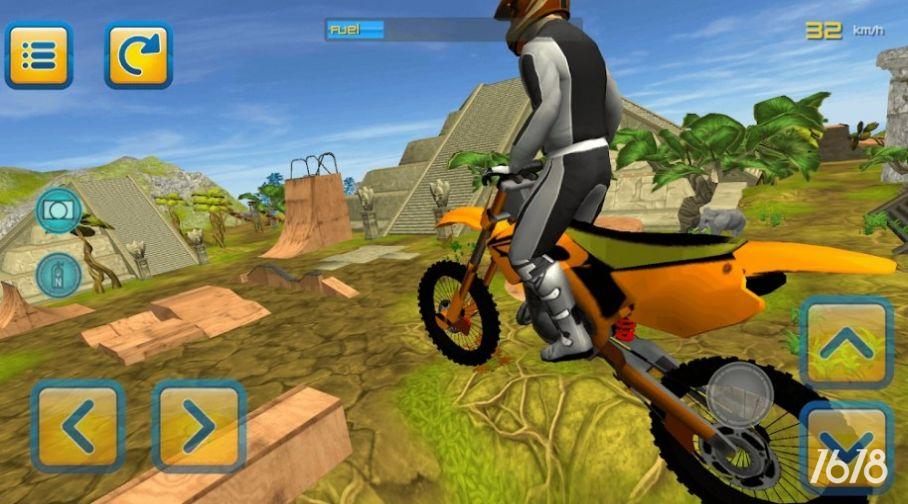Brake using the down arrow button

(846, 447)
